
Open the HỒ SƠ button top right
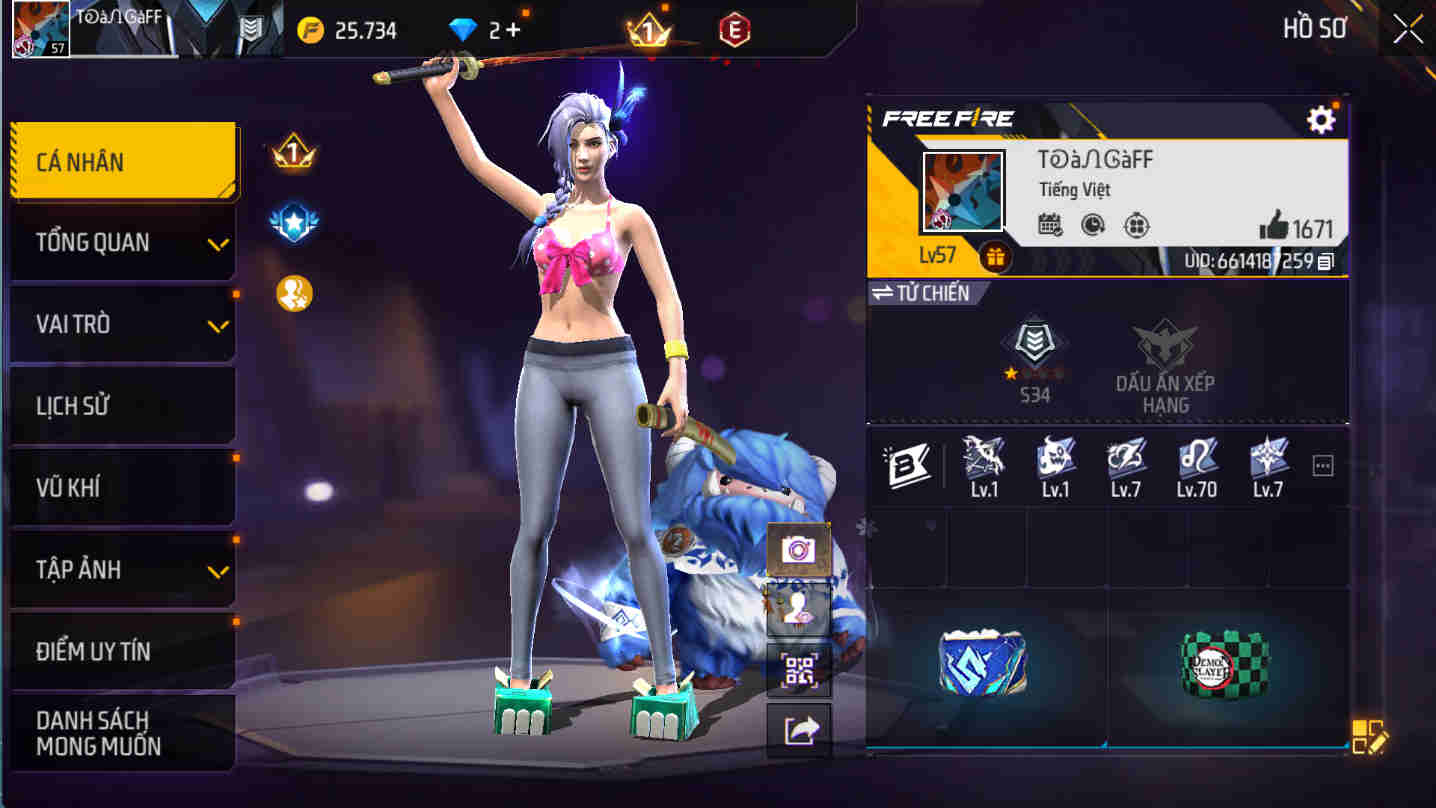coord(1314,28)
